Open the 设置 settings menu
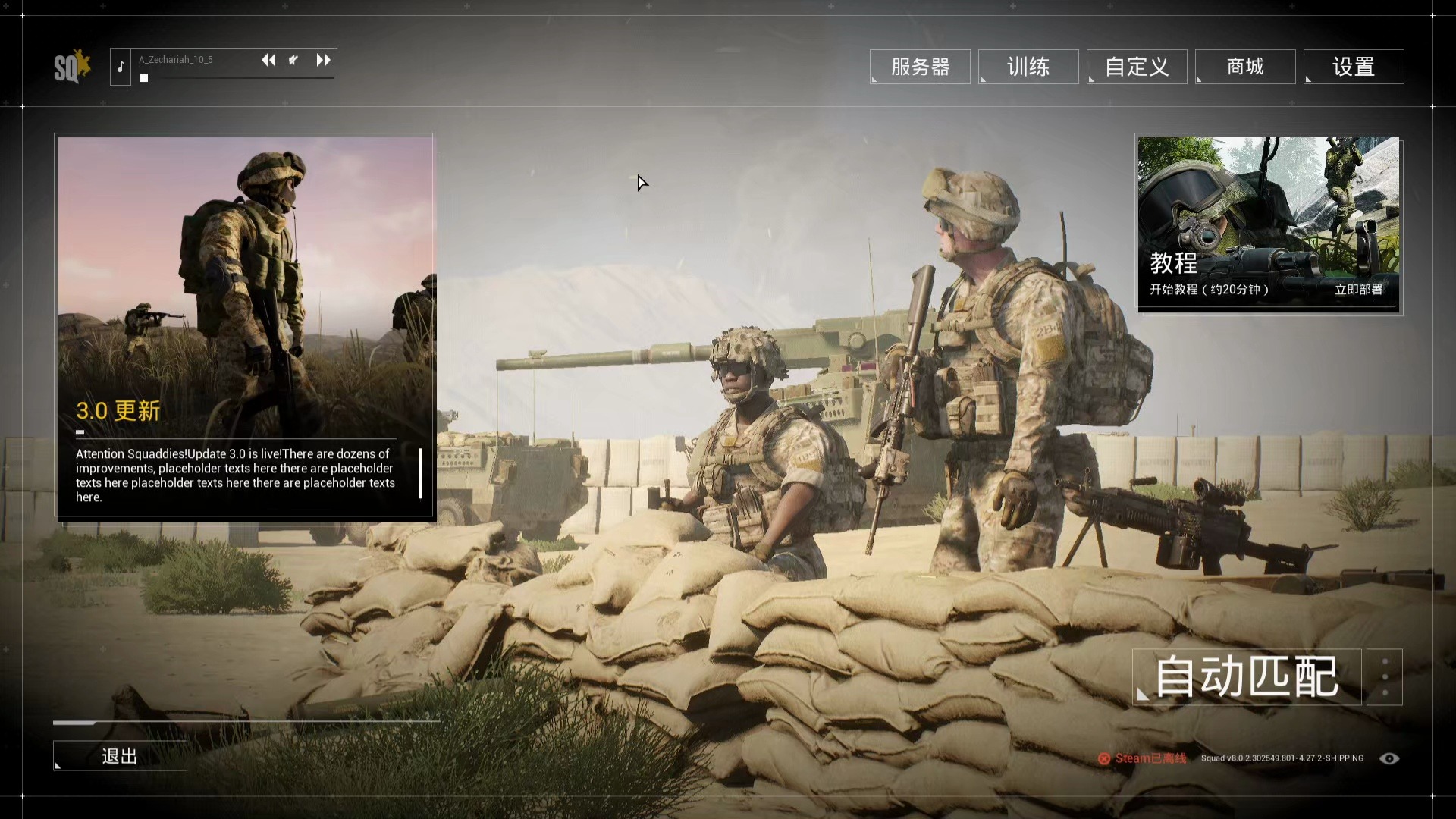 (x=1353, y=67)
